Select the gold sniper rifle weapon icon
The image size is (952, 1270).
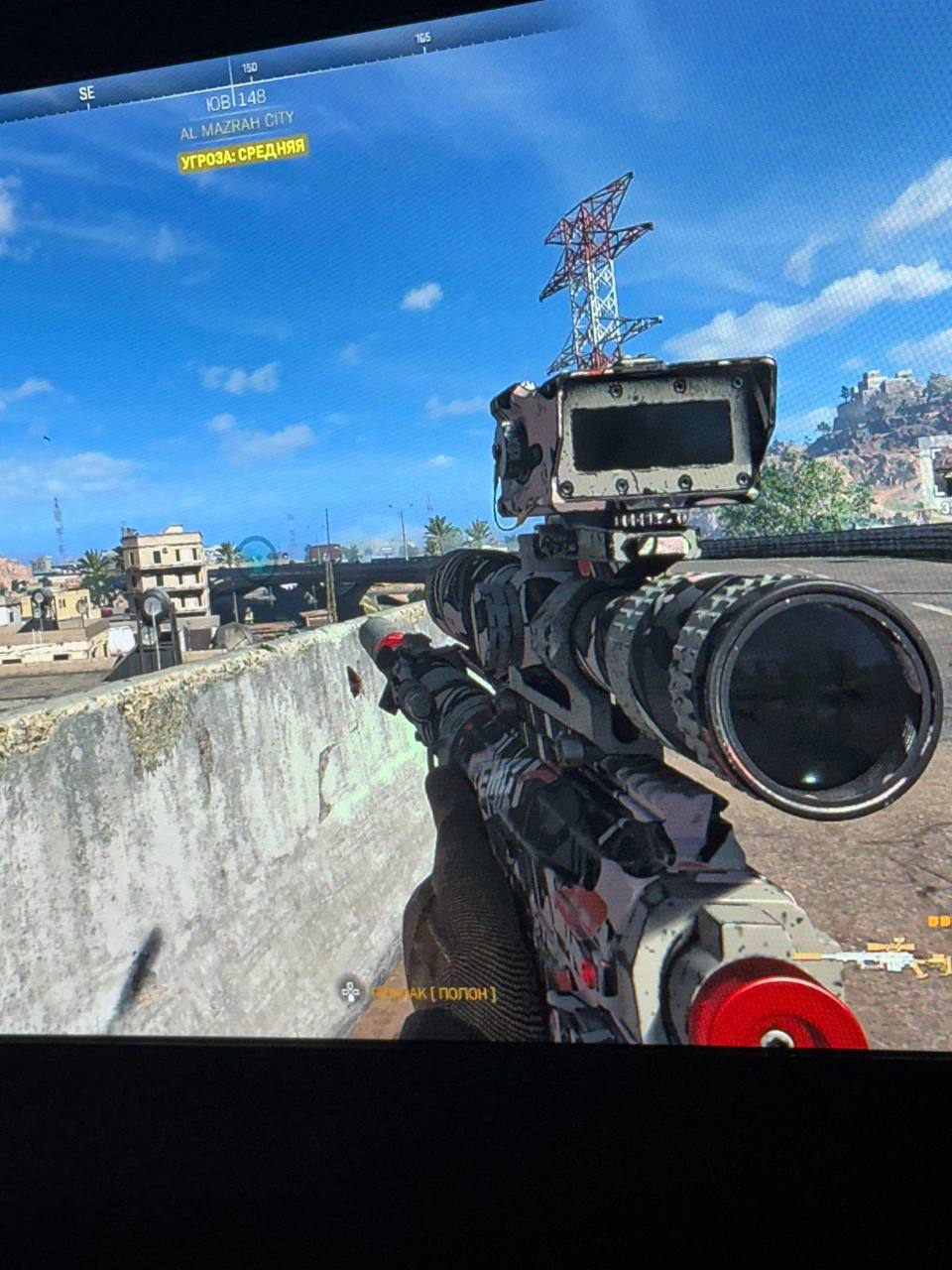point(875,958)
